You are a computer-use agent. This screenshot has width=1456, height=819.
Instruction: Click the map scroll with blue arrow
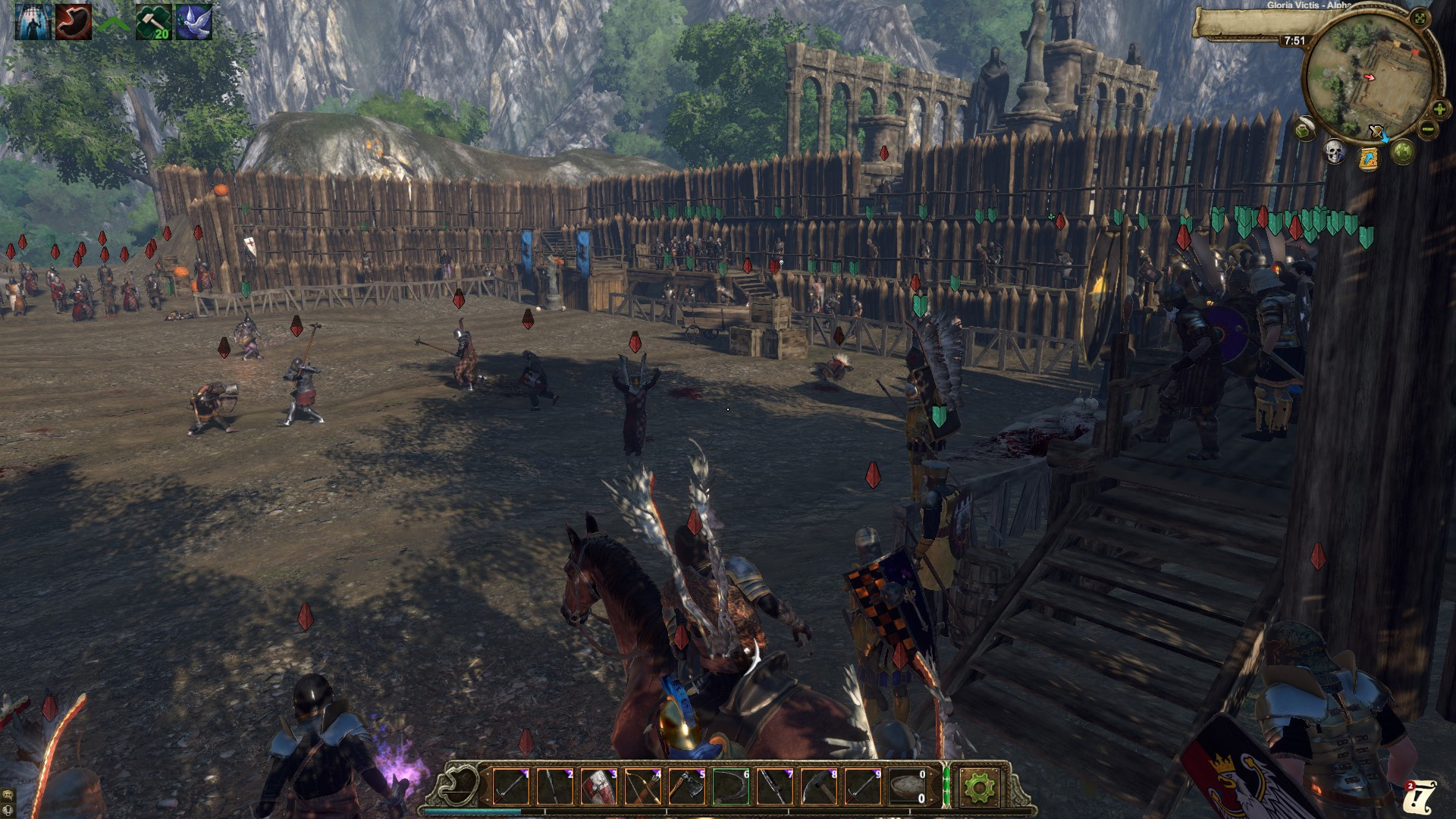(1369, 158)
